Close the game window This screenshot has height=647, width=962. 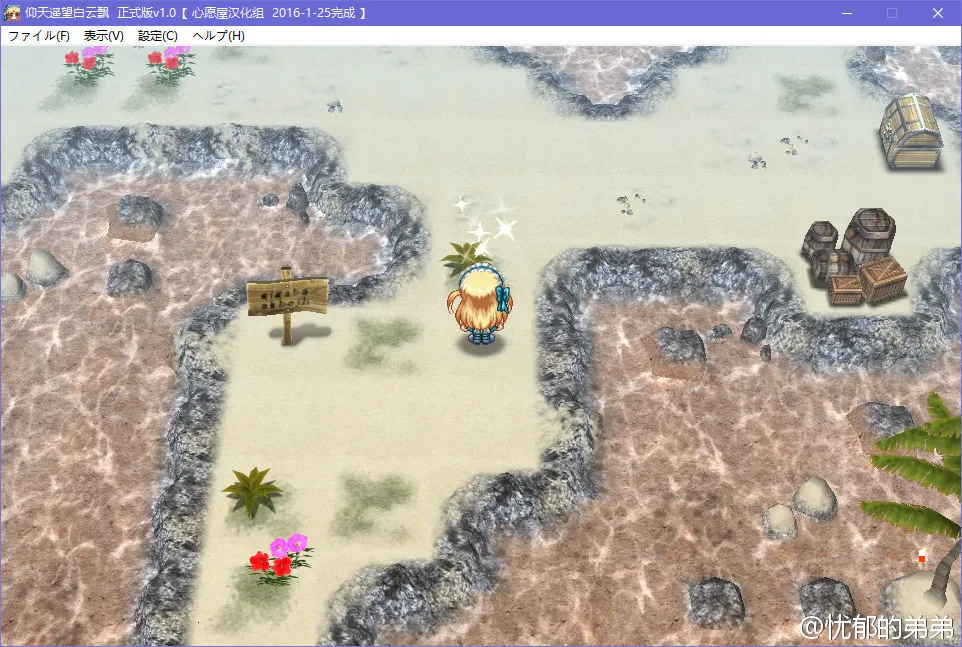click(937, 13)
